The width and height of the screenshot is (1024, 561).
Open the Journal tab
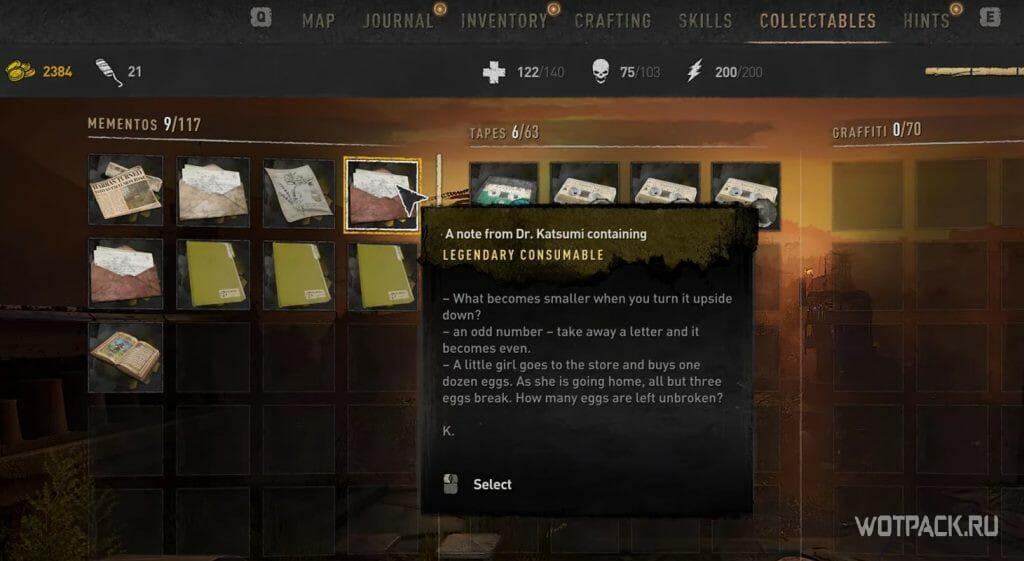pyautogui.click(x=398, y=20)
